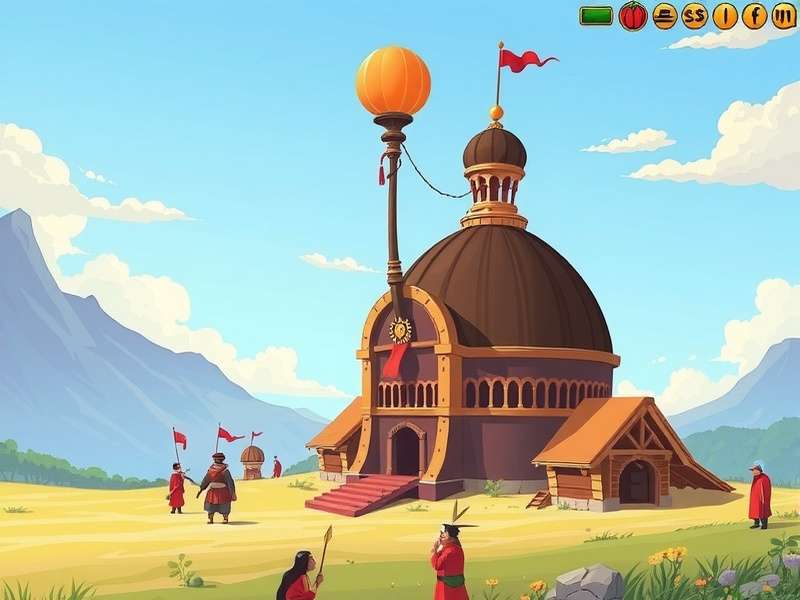
Task: Click the orange single-bar icon
Action: [x=725, y=16]
